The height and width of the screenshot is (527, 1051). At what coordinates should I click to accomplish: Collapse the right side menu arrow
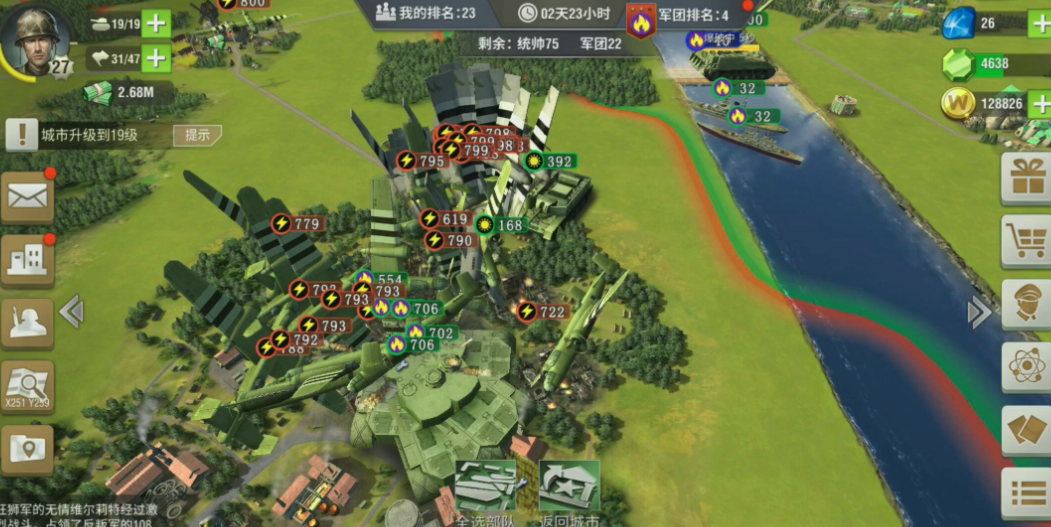(978, 312)
